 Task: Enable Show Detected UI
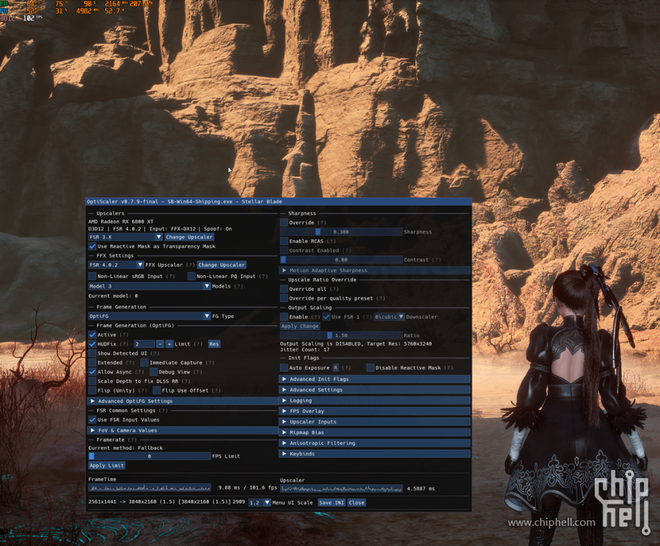click(x=92, y=354)
